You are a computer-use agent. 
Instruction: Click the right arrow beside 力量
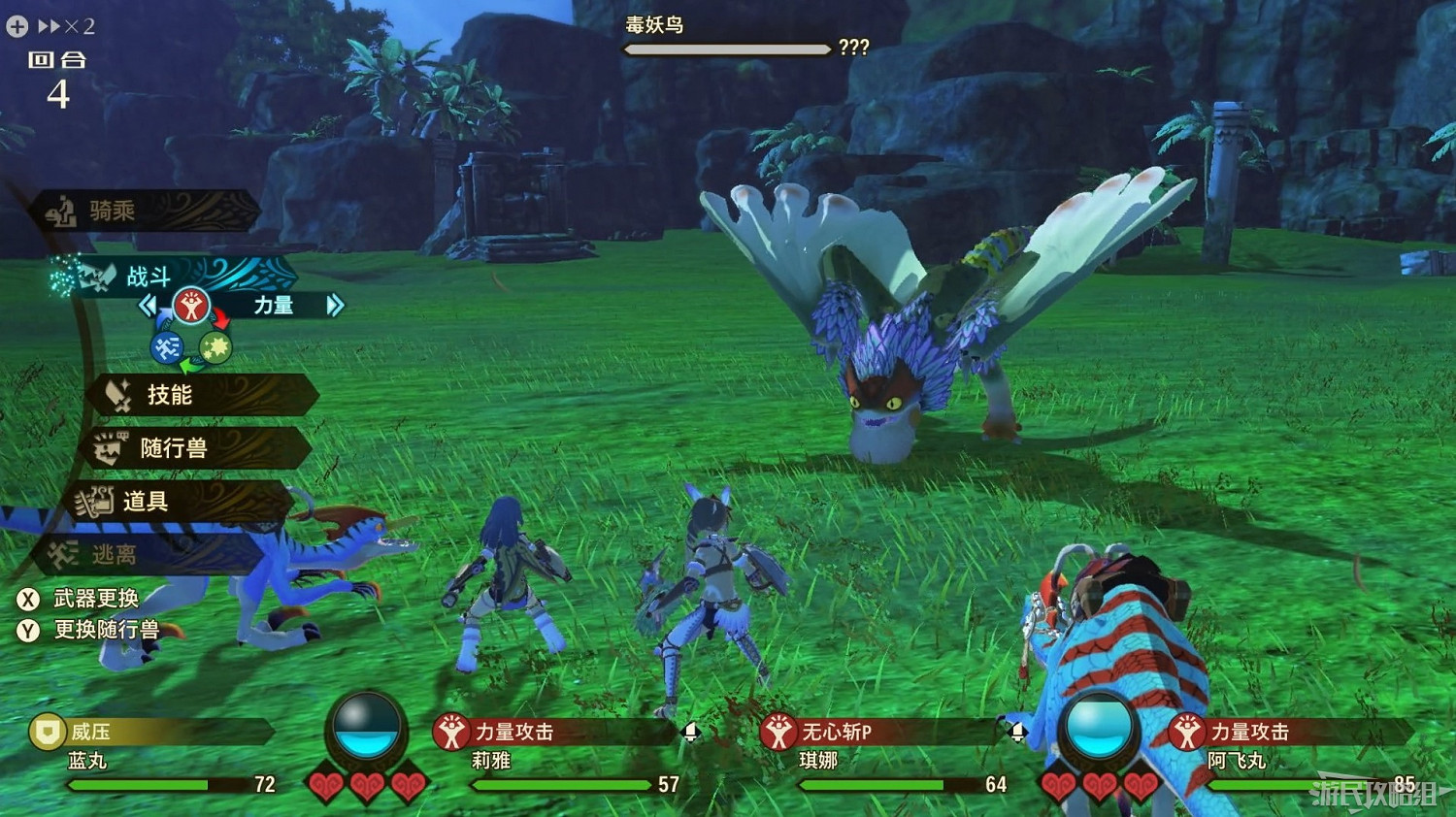click(335, 306)
